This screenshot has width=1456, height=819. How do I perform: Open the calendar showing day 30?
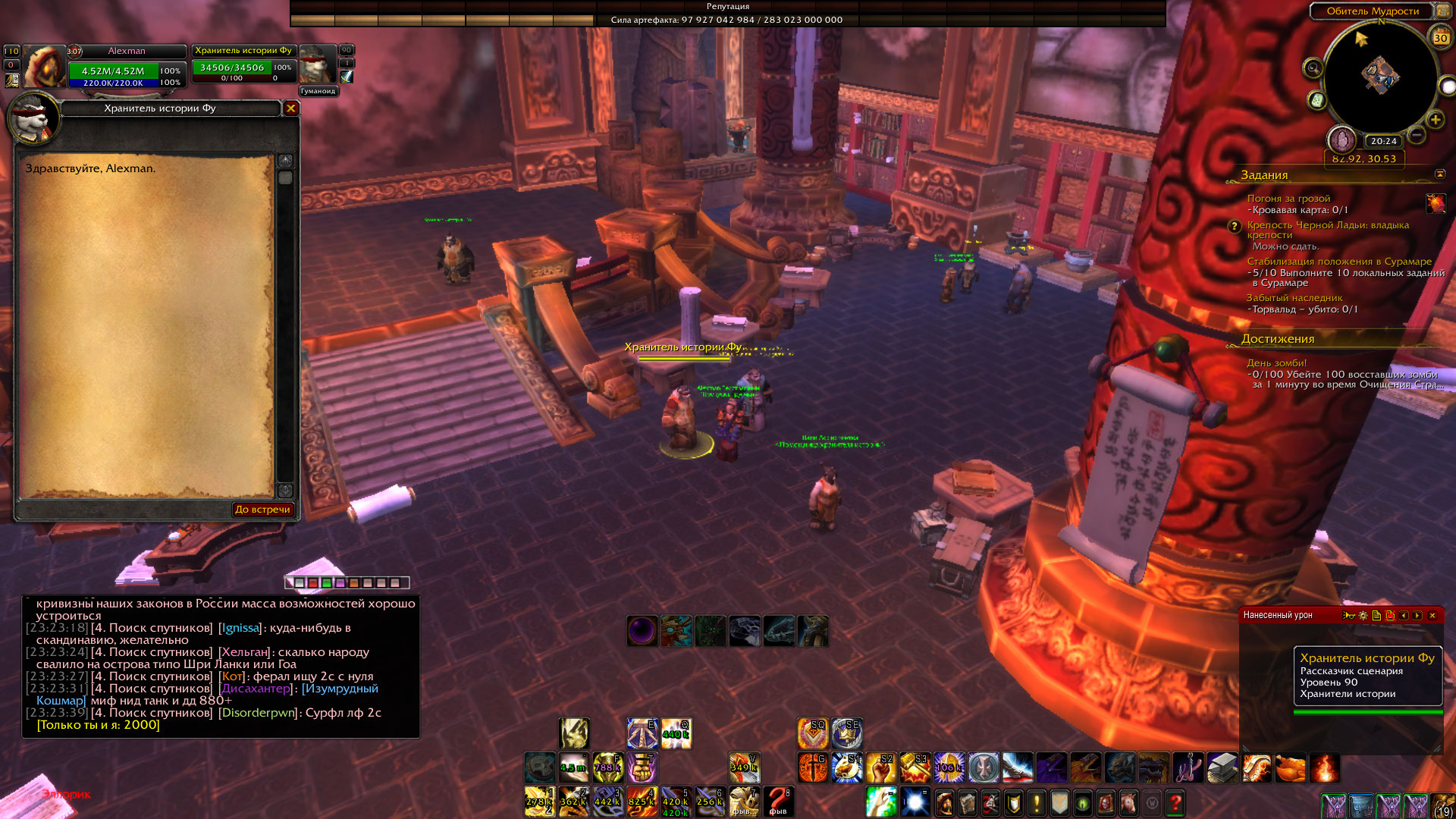[1440, 37]
